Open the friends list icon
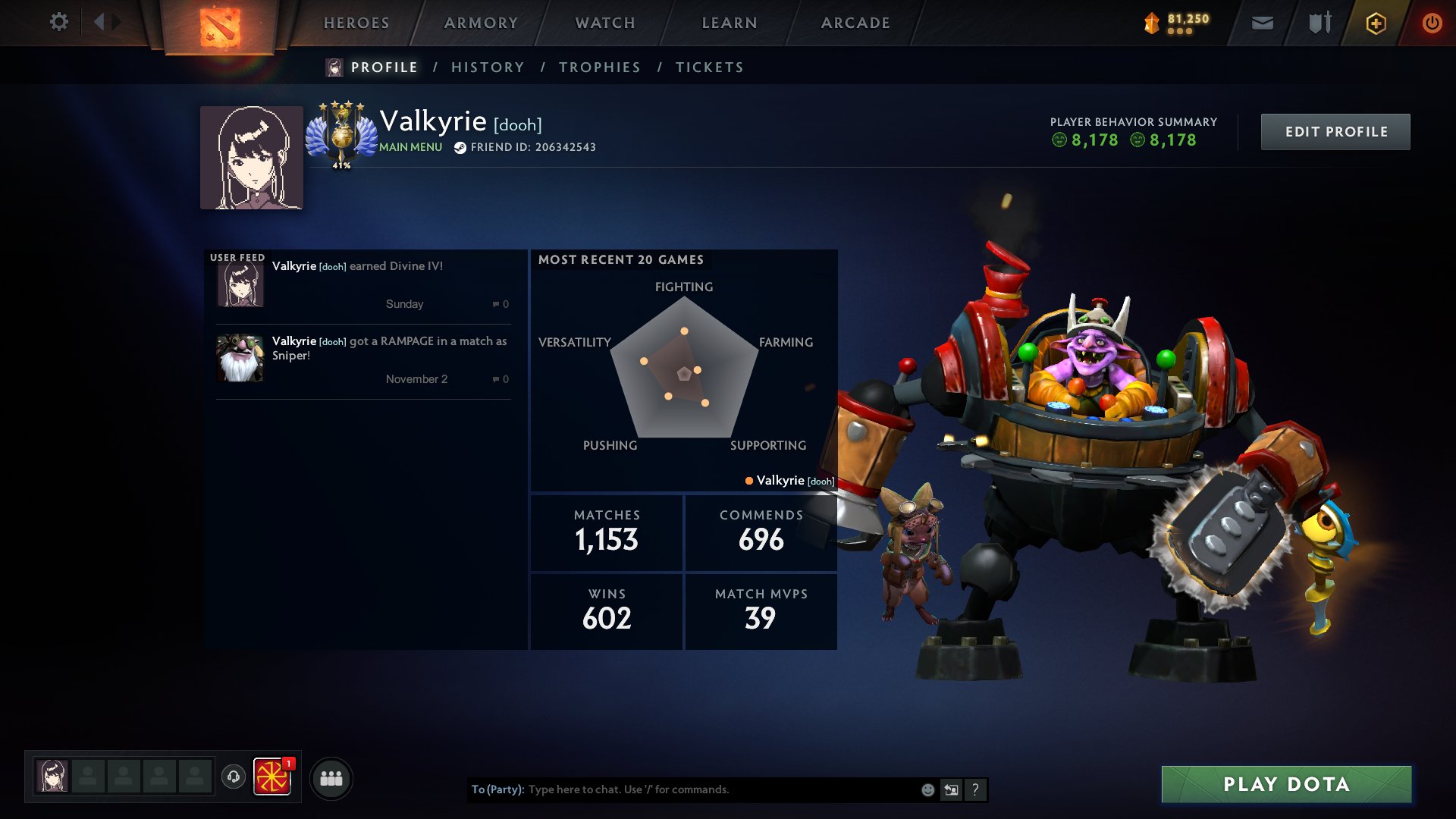1456x819 pixels. pyautogui.click(x=329, y=777)
